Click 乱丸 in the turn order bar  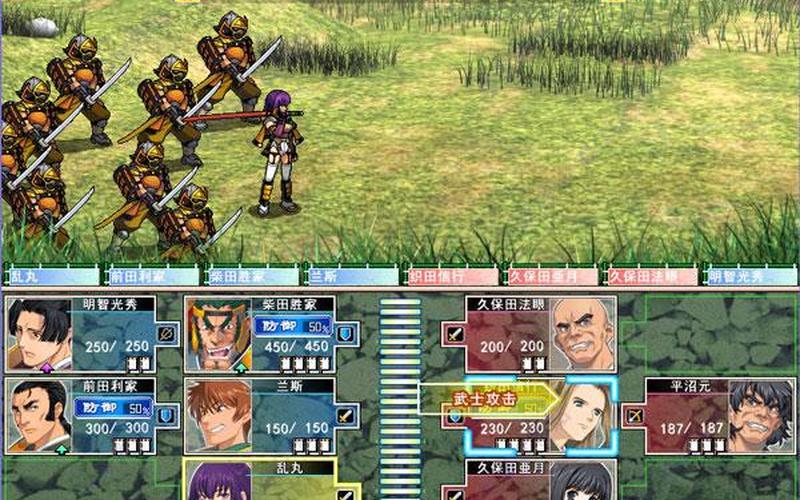point(50,275)
